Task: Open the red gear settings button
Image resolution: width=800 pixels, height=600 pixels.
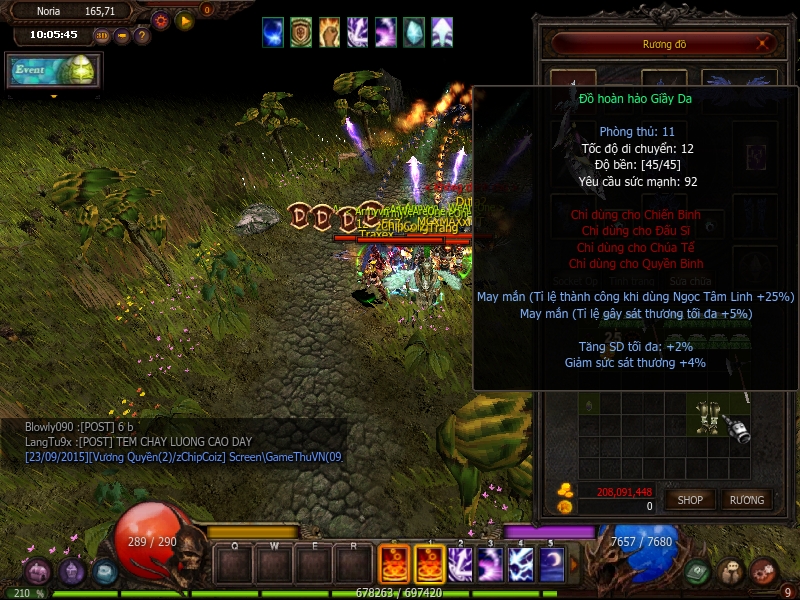Action: (x=161, y=20)
